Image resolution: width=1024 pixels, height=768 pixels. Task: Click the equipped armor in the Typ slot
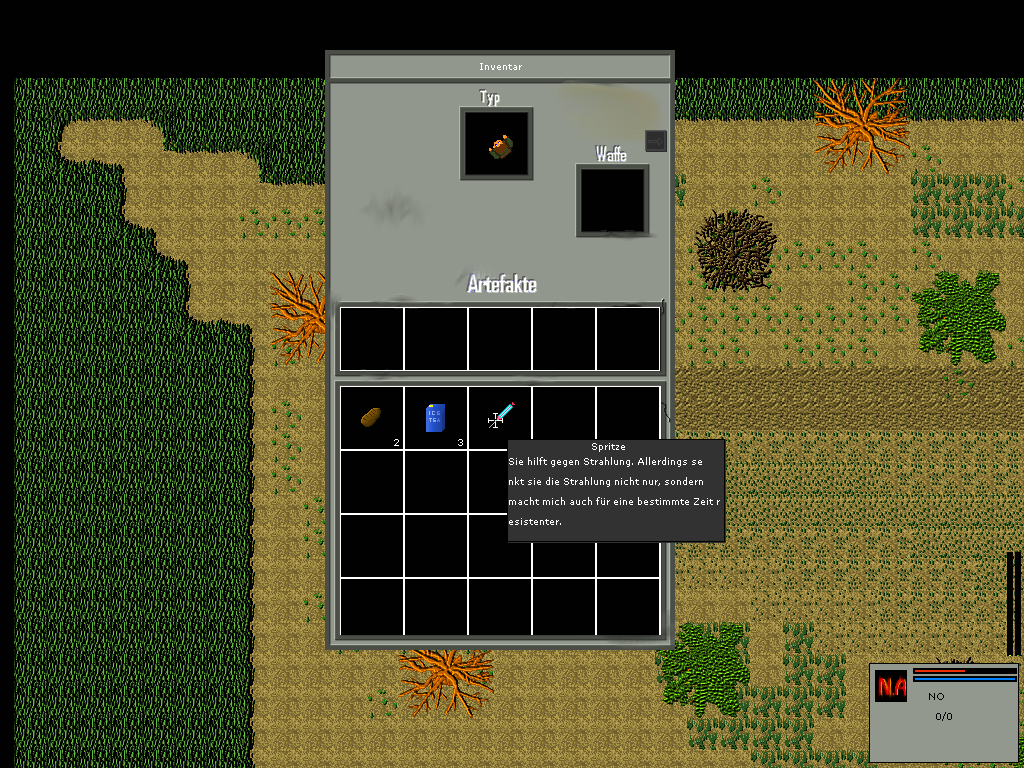tap(497, 145)
